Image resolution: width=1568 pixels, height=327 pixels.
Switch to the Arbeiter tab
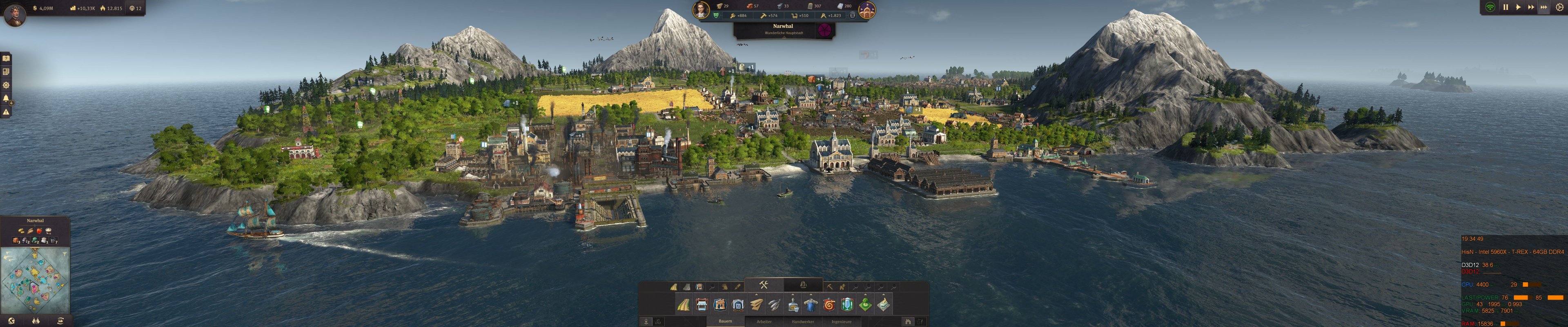click(x=764, y=322)
